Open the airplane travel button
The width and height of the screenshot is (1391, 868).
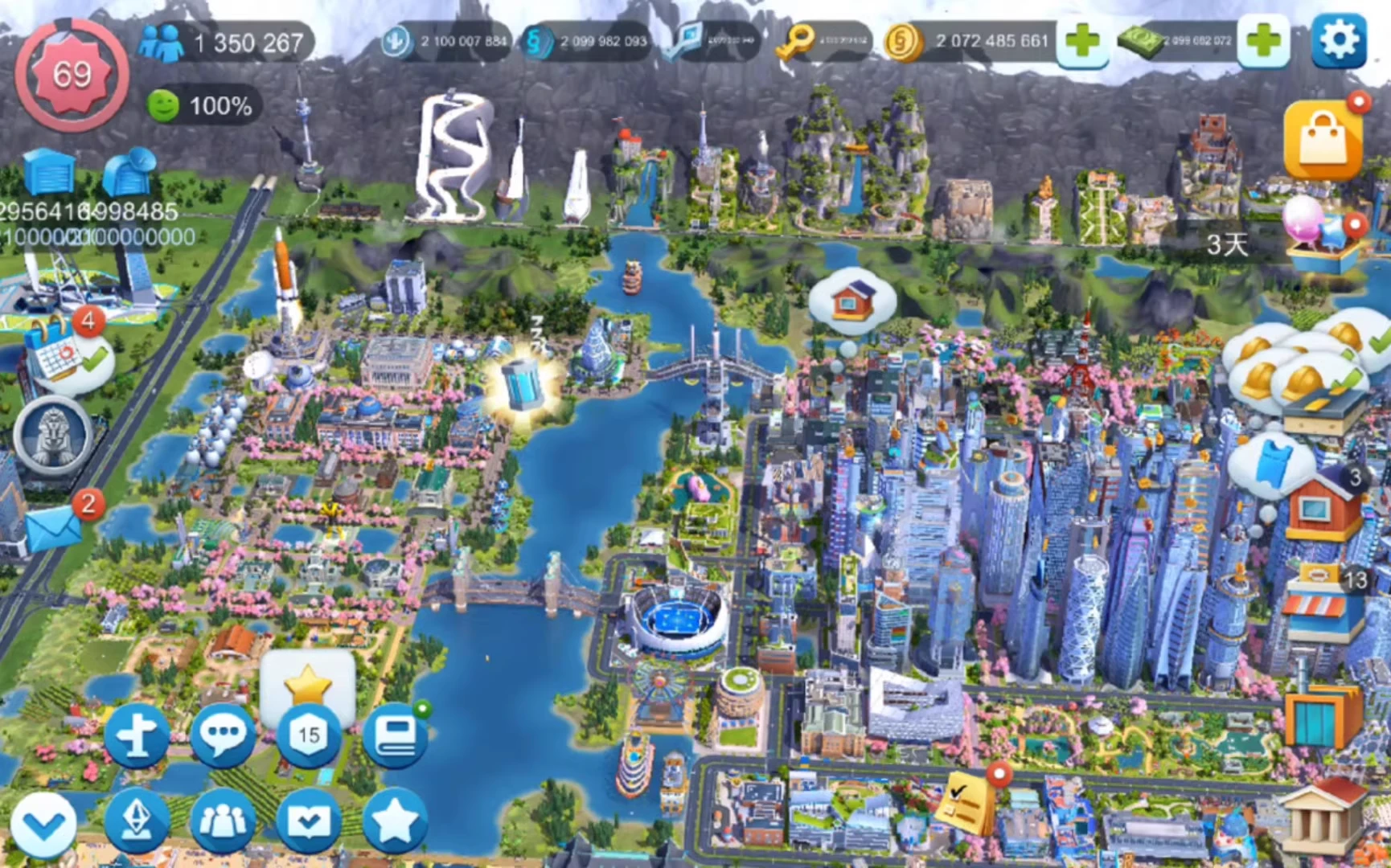click(x=137, y=735)
